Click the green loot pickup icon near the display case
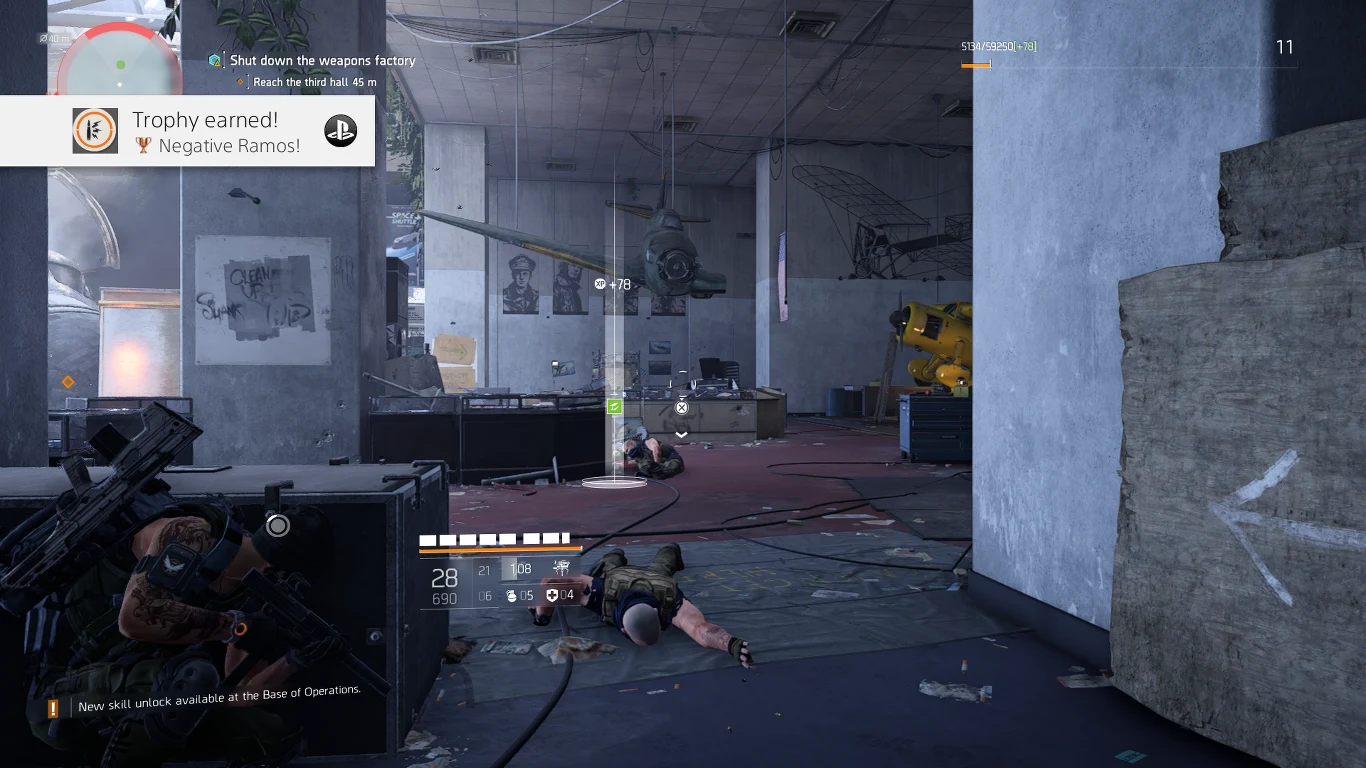 coord(615,406)
